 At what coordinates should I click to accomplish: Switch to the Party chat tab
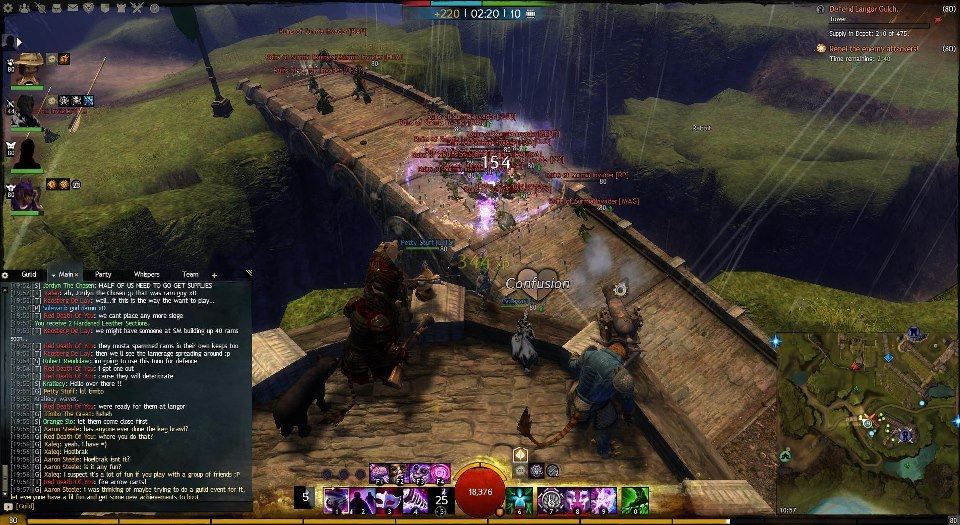pos(102,274)
